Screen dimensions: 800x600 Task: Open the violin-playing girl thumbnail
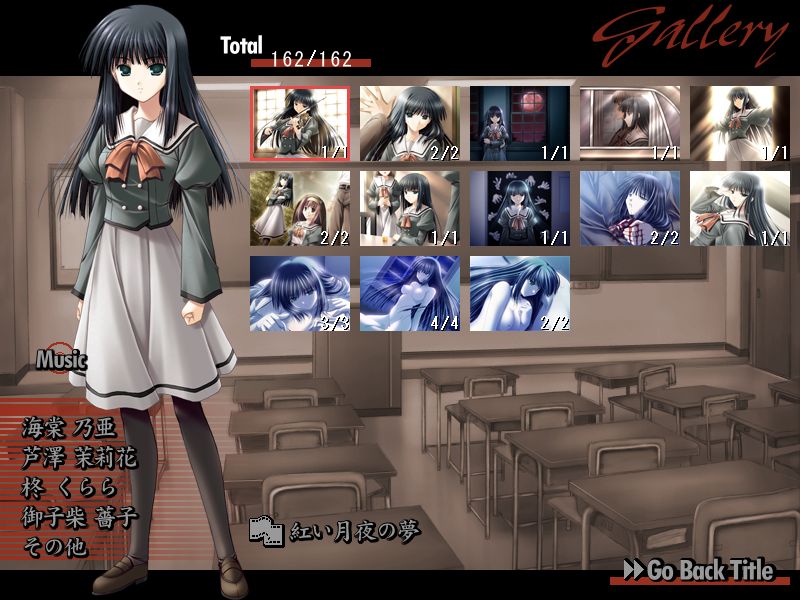coord(299,123)
